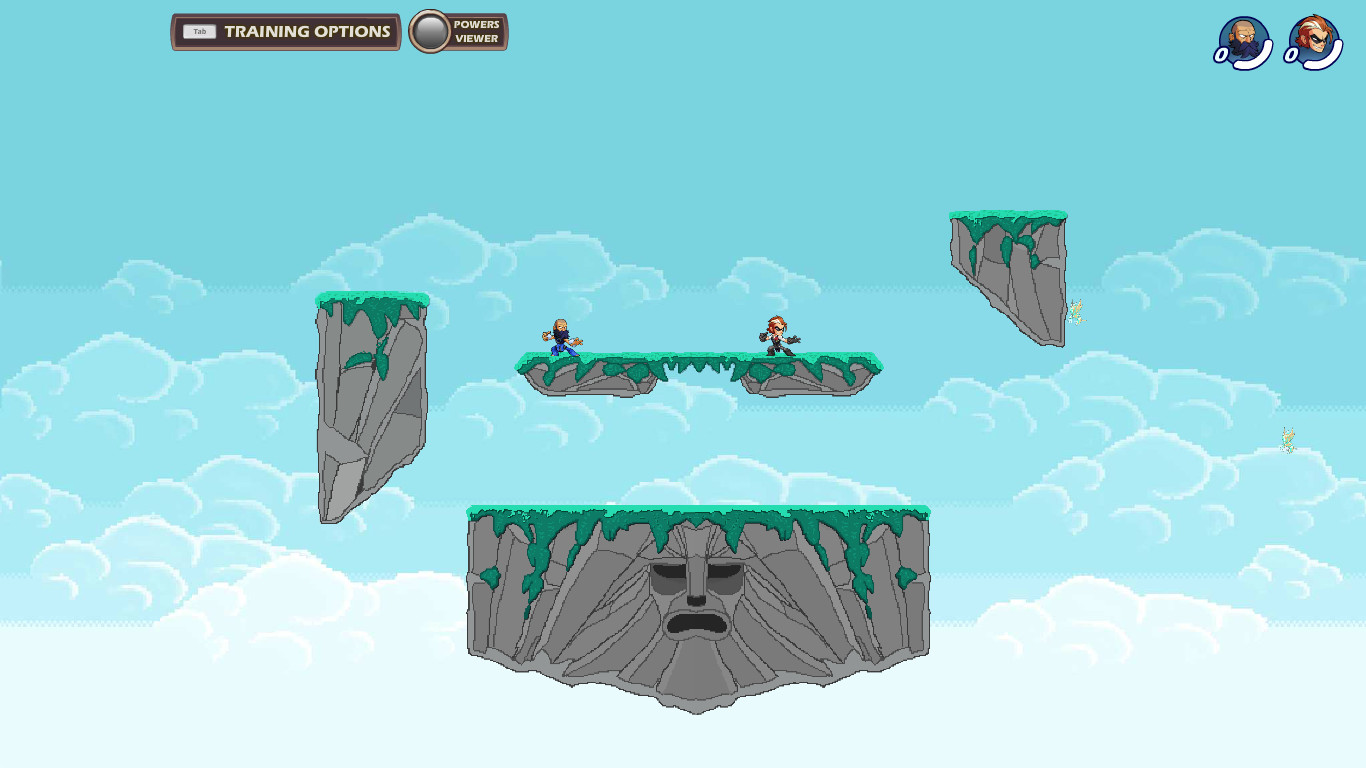
Task: Open the Training Options panel
Action: click(285, 31)
